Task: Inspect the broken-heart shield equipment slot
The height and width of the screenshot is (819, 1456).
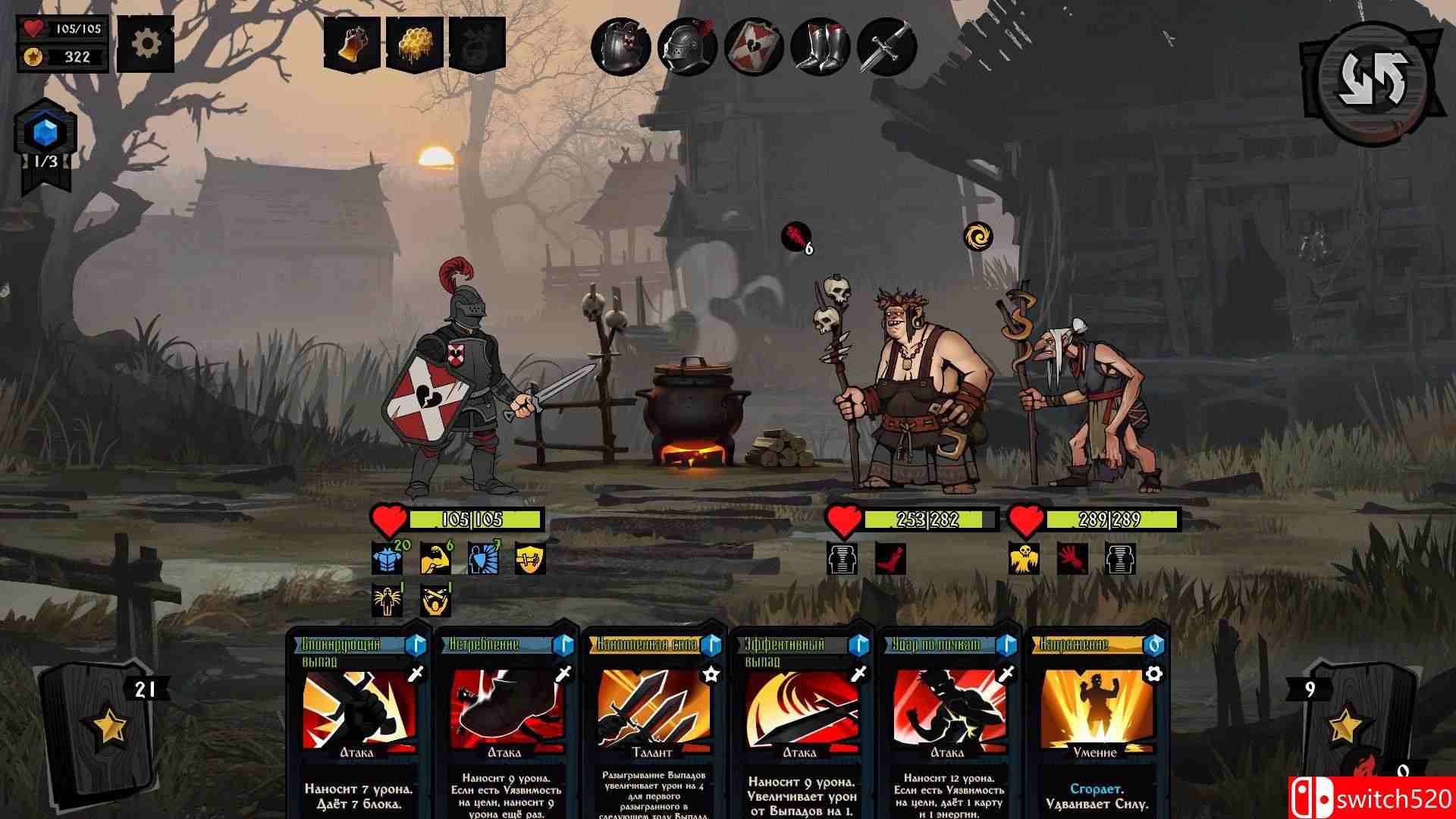Action: [x=754, y=47]
